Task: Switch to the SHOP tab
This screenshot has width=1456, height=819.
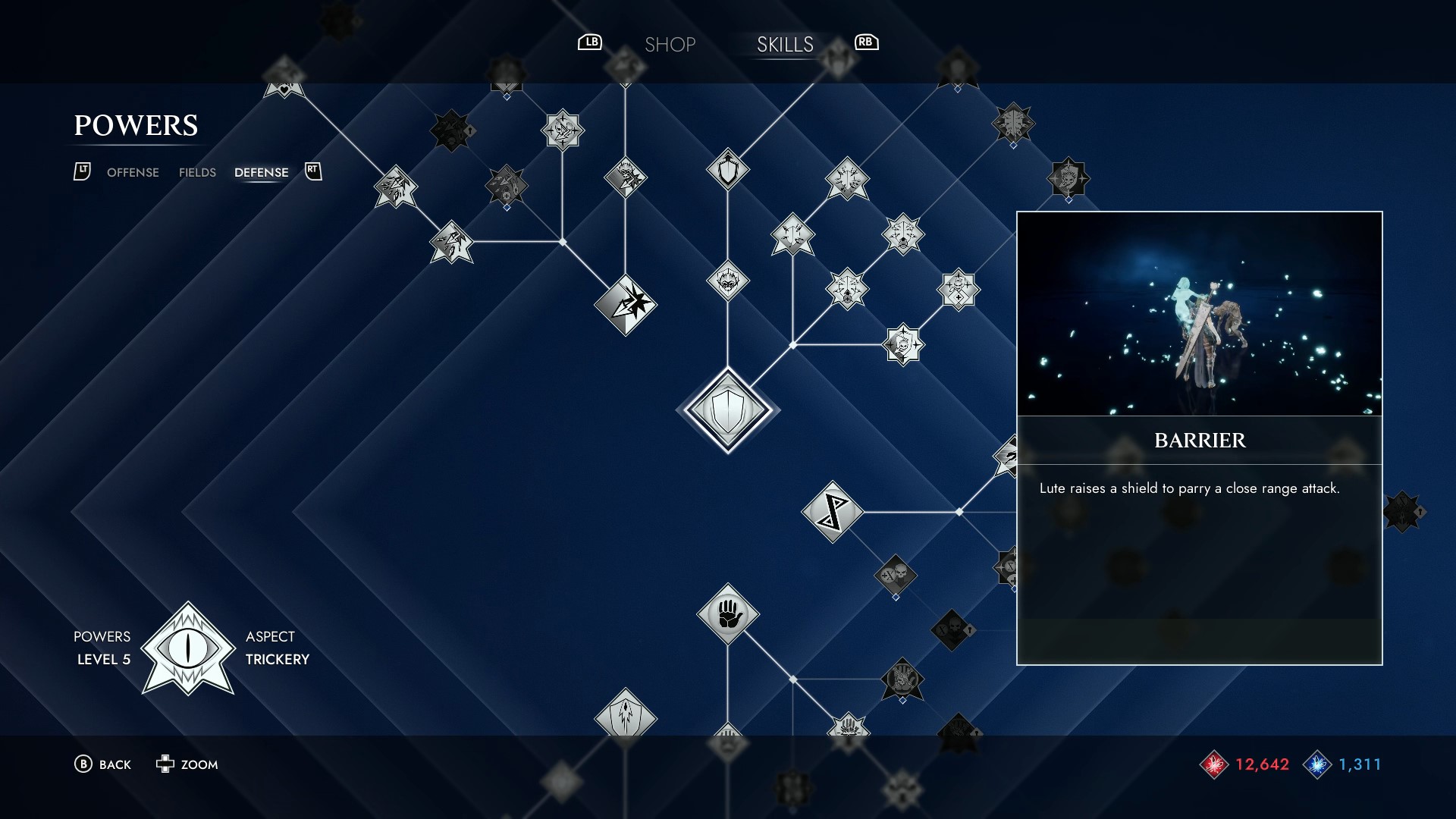Action: tap(670, 44)
